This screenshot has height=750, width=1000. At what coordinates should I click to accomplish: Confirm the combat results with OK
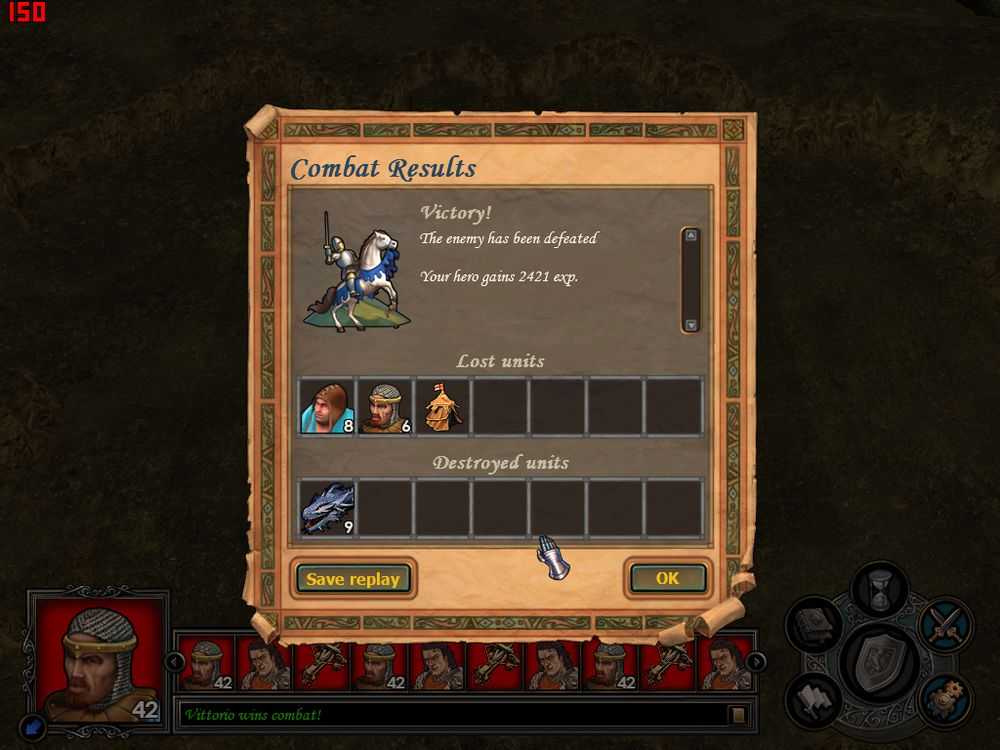tap(667, 578)
